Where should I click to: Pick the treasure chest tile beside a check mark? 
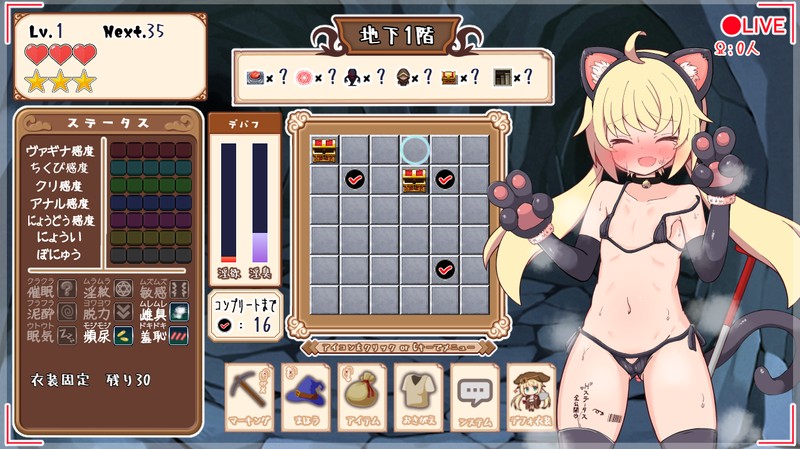point(415,180)
